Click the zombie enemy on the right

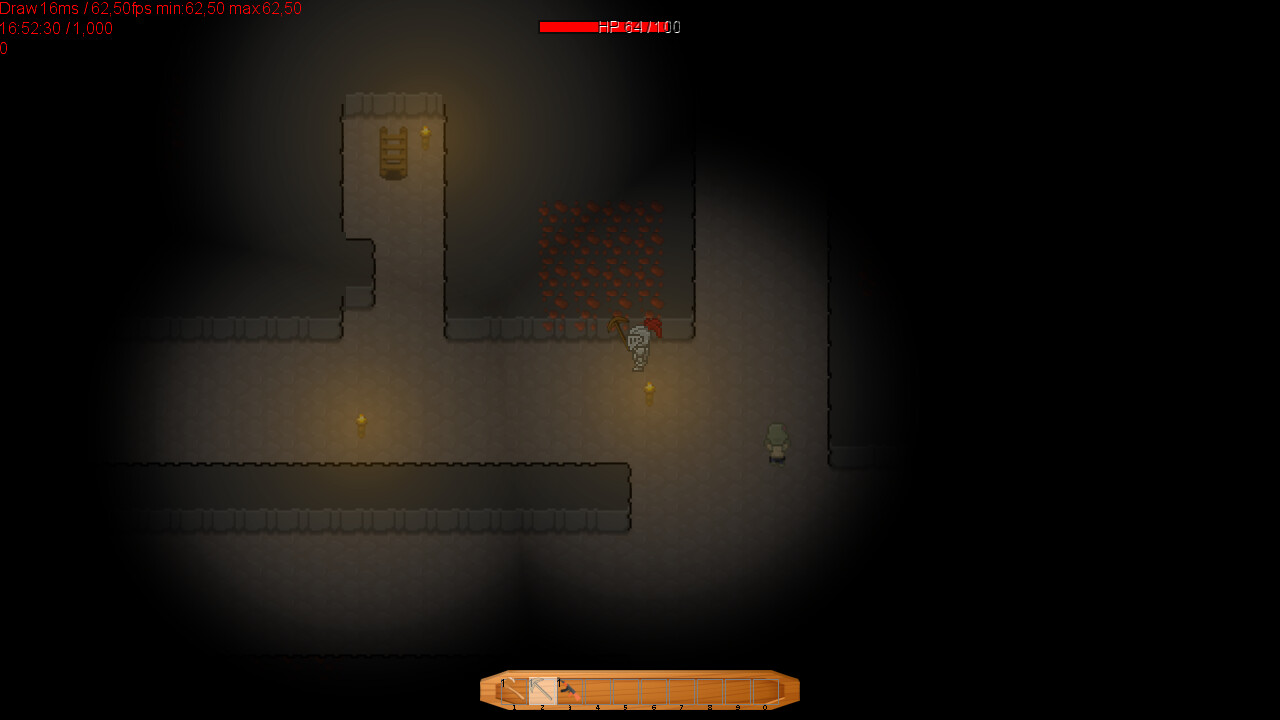777,442
